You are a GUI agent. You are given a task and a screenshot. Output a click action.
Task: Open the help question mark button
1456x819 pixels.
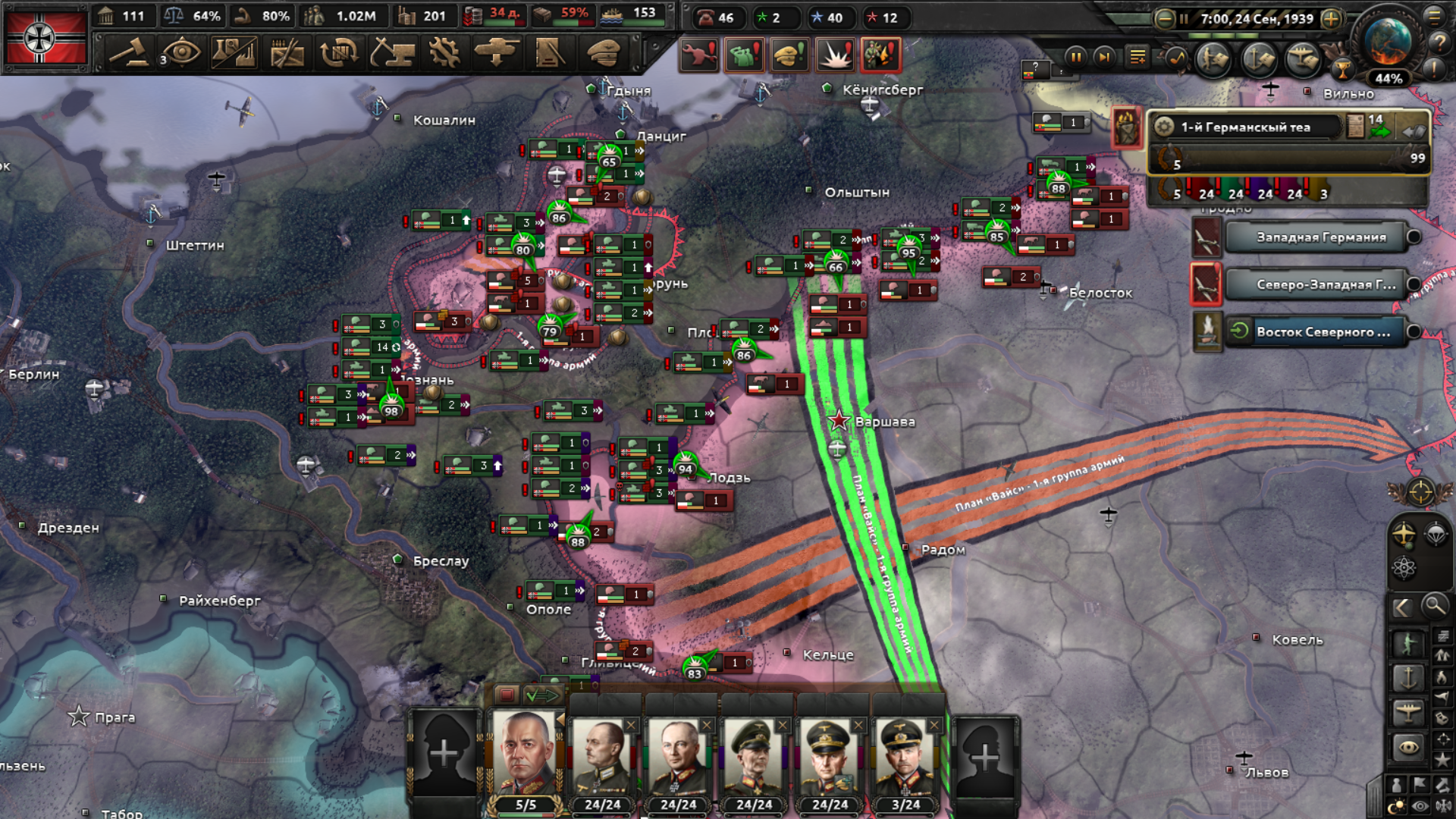1439,42
